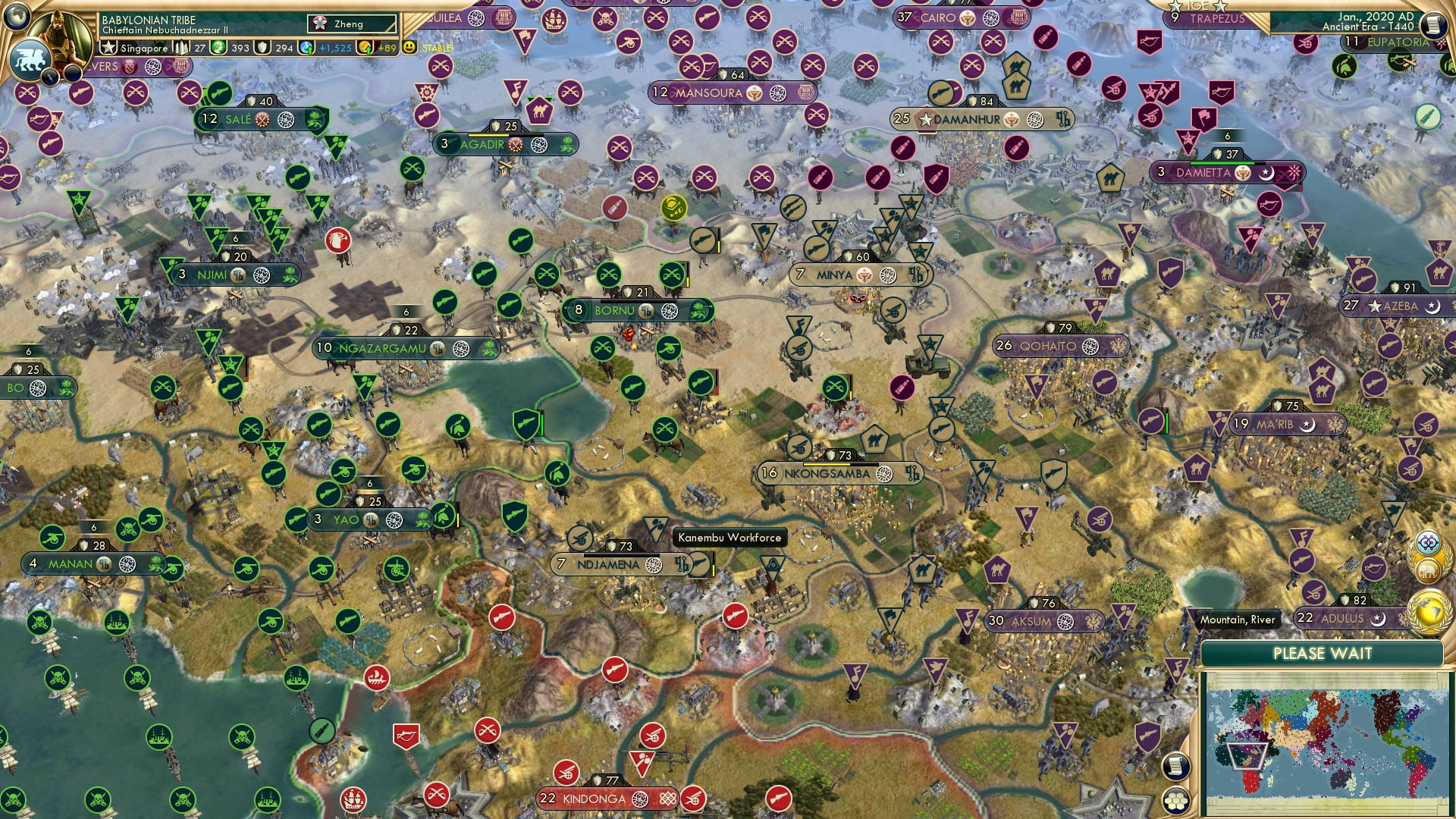Click the Singapore city-state label
This screenshot has width=1456, height=819.
pos(144,48)
